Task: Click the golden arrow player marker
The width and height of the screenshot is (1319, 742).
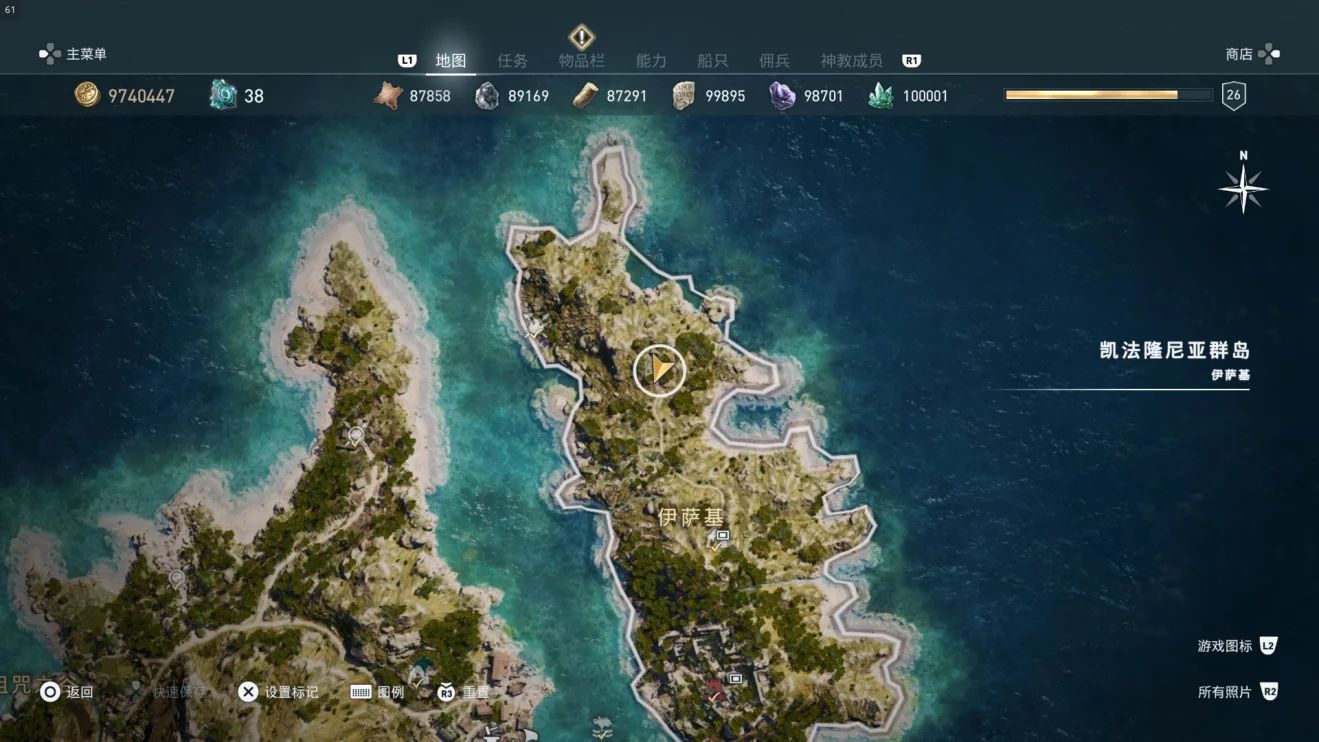Action: [659, 370]
